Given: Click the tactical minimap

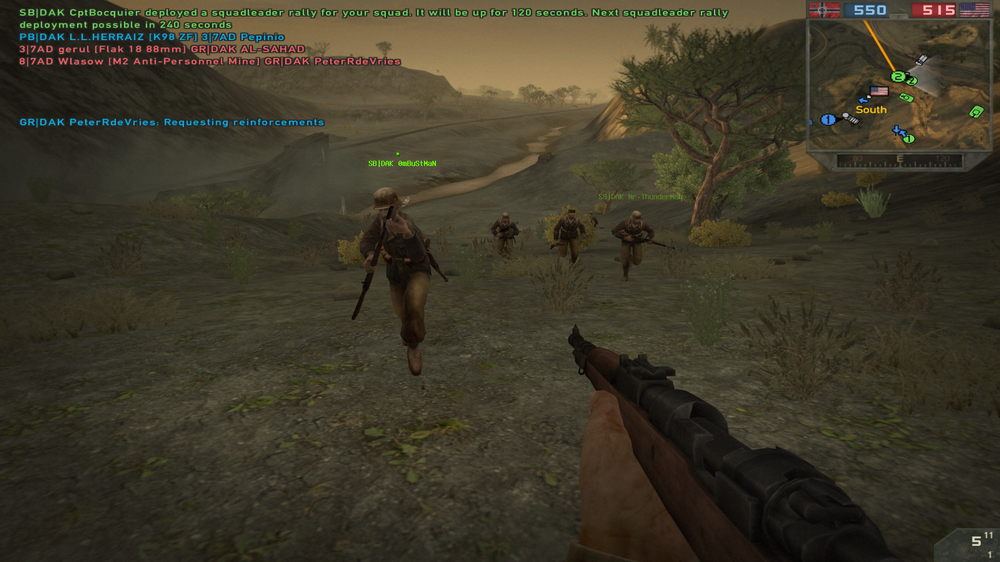Looking at the screenshot, I should [898, 85].
